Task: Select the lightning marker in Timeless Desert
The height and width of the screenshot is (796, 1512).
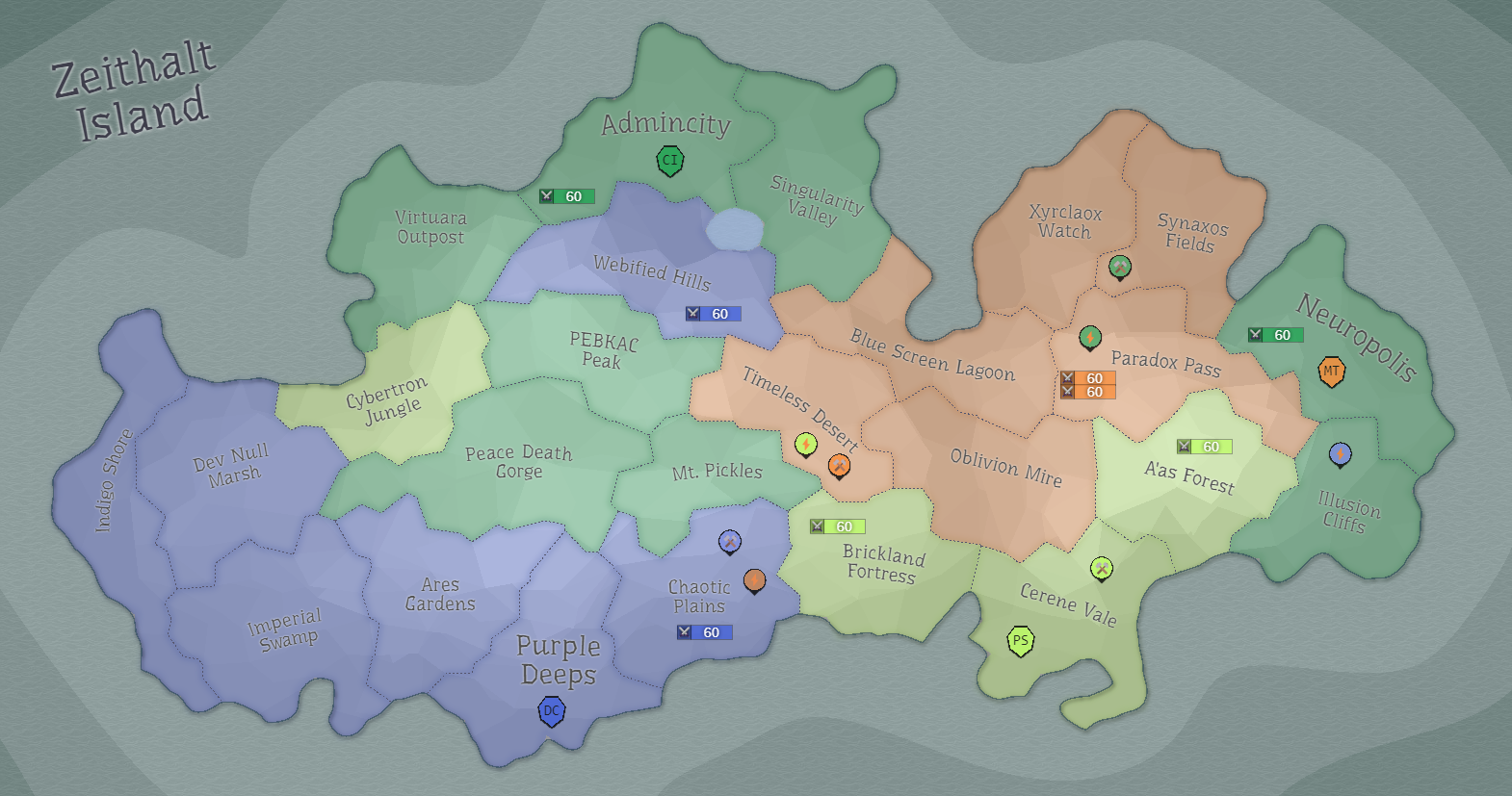Action: click(x=806, y=445)
